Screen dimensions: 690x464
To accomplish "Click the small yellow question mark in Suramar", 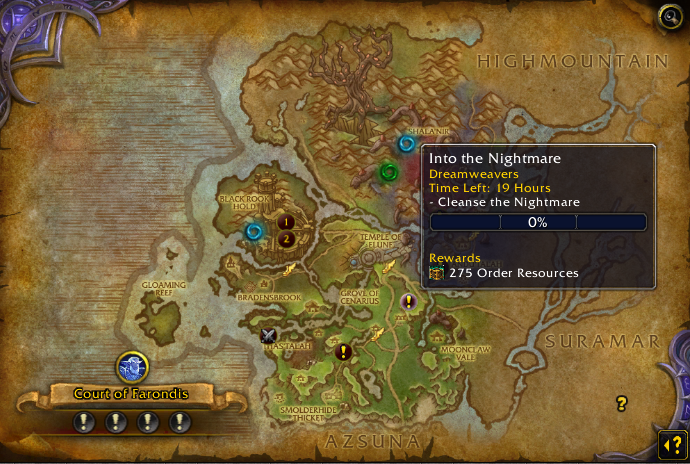I will (622, 404).
